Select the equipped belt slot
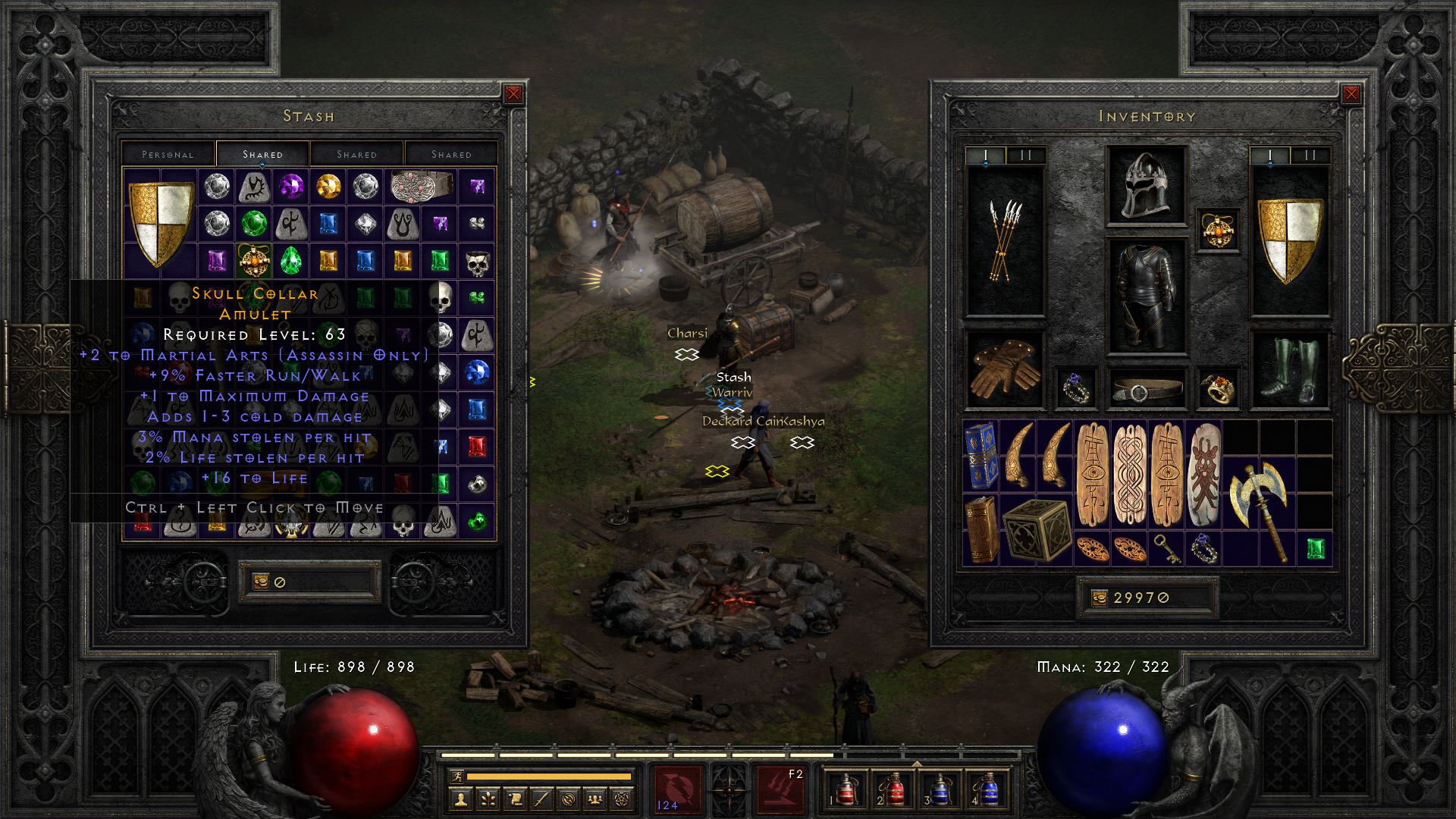 tap(1146, 390)
